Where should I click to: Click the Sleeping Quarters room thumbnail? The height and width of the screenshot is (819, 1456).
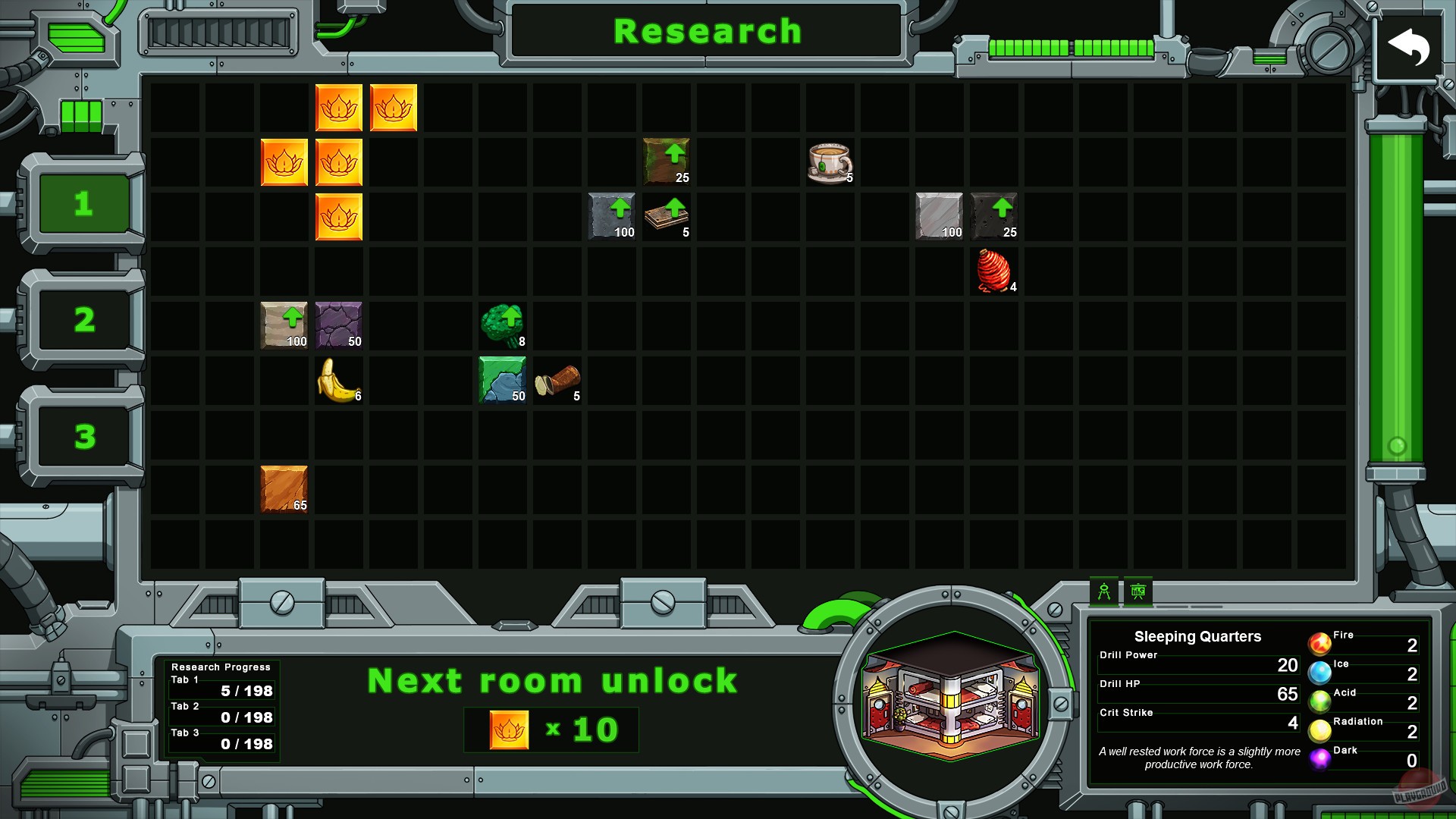click(950, 698)
